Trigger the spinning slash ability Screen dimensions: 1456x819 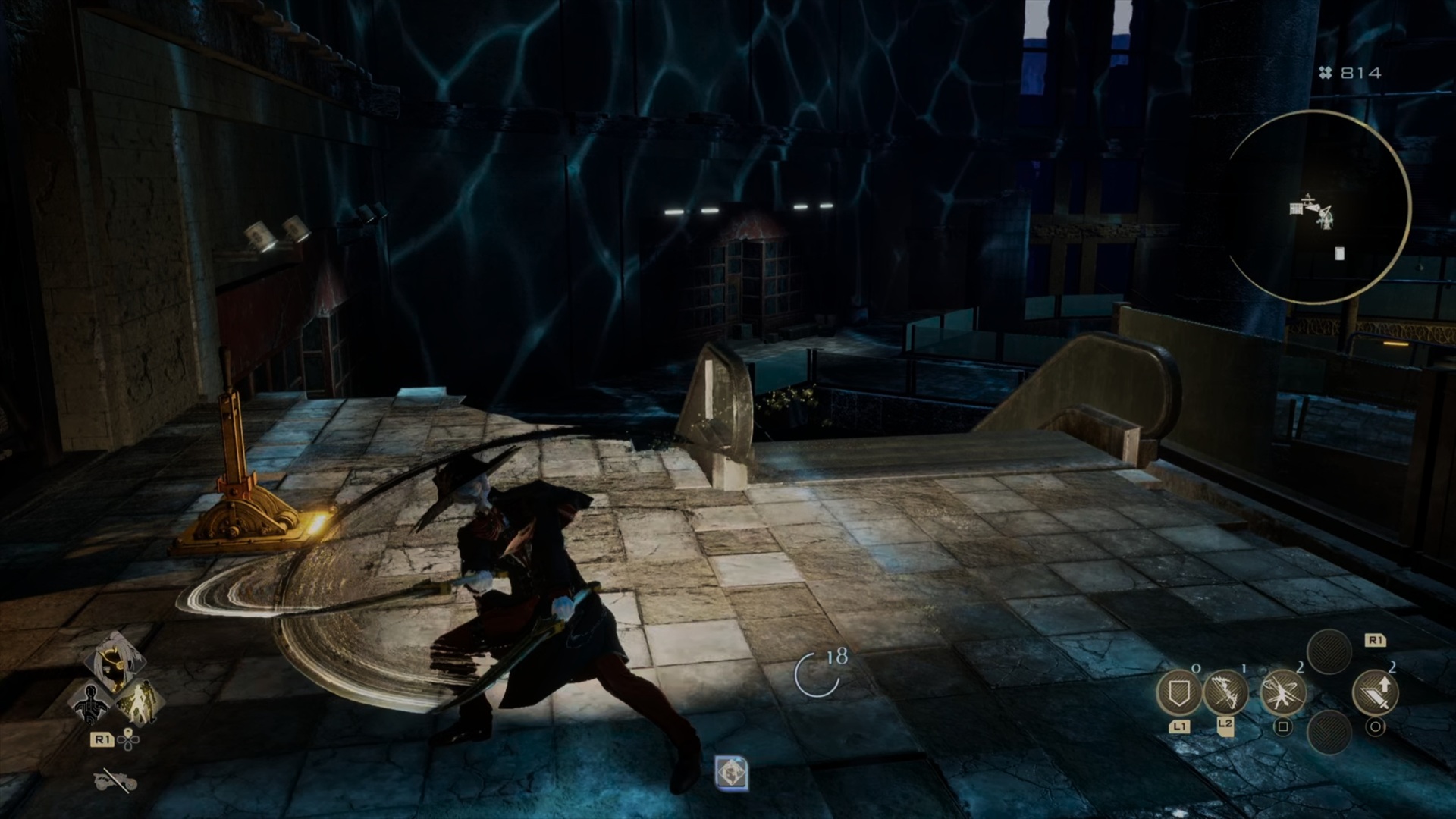click(x=1282, y=692)
